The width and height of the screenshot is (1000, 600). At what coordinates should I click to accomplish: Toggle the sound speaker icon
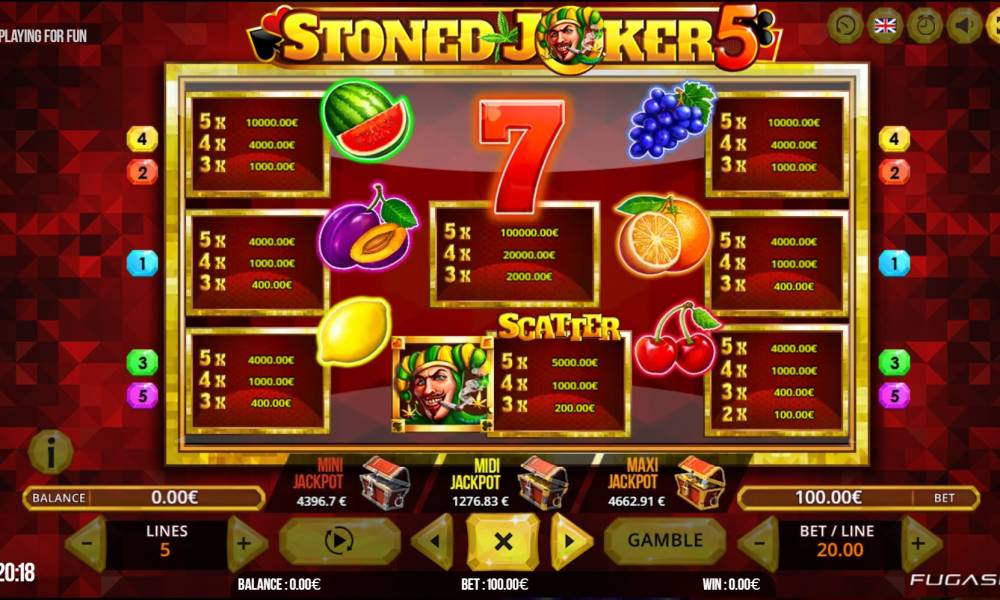coord(965,26)
